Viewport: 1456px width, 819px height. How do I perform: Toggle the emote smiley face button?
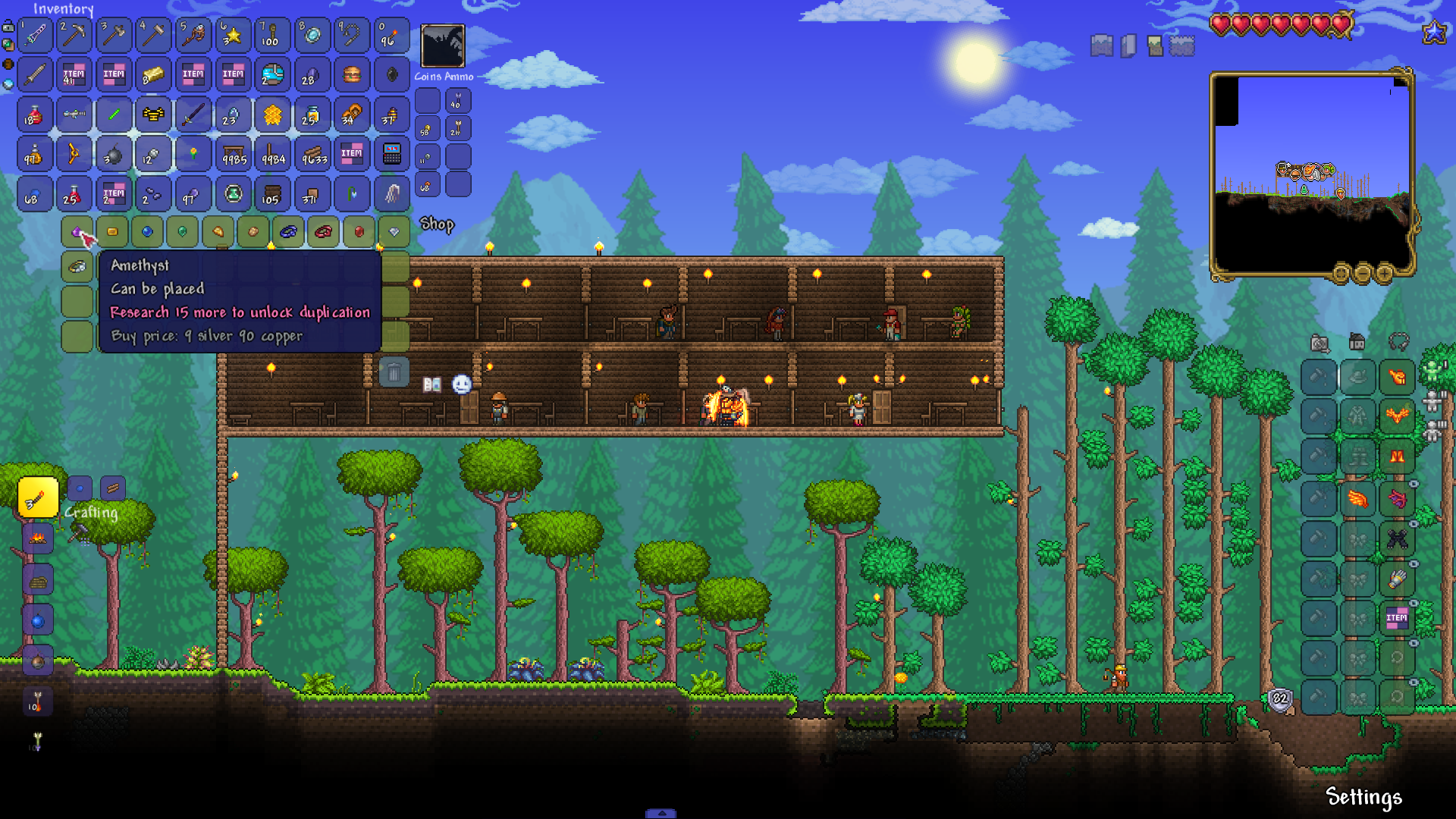click(462, 384)
